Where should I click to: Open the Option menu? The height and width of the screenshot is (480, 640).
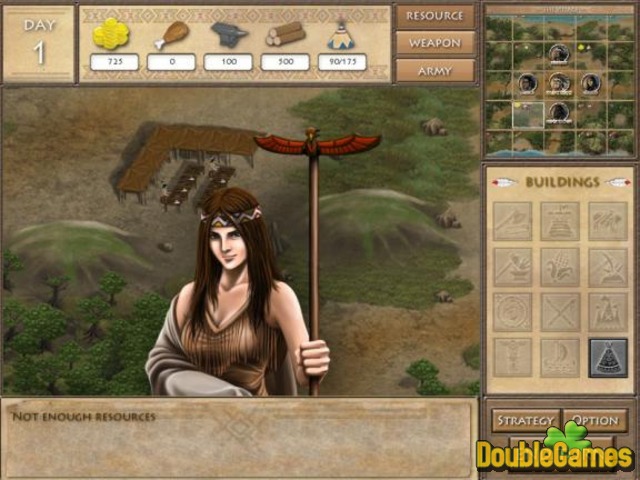point(596,420)
